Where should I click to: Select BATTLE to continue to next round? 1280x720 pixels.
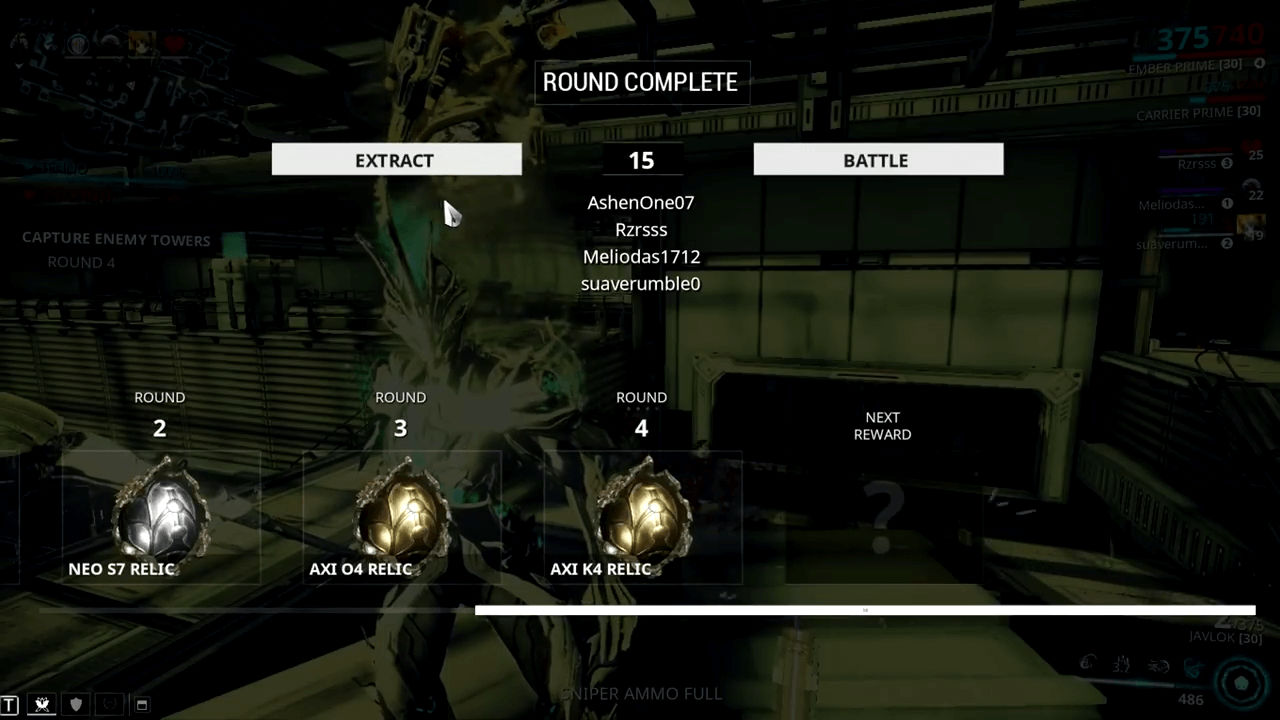[x=877, y=160]
